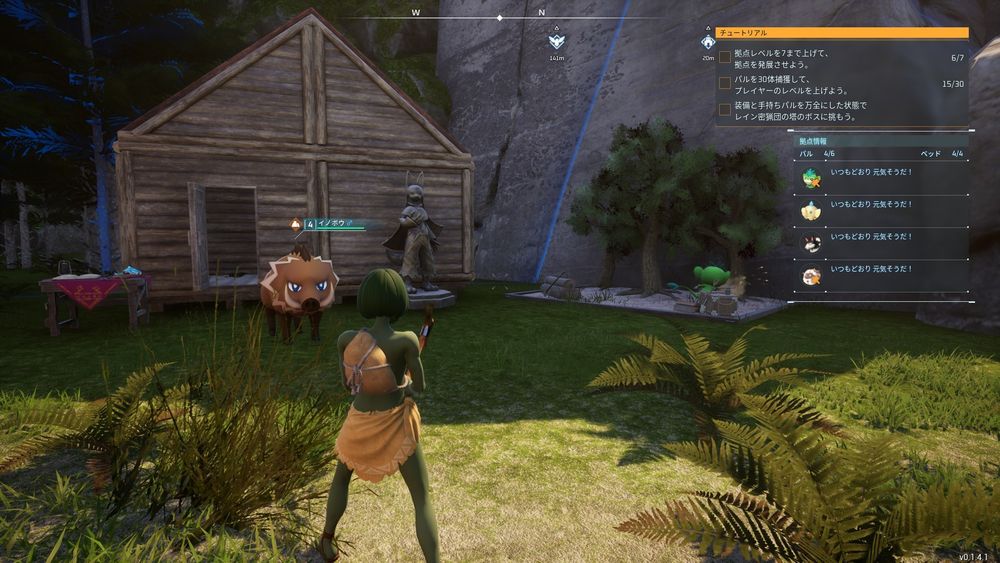
Task: Click the base marker showing 20m
Action: (708, 43)
